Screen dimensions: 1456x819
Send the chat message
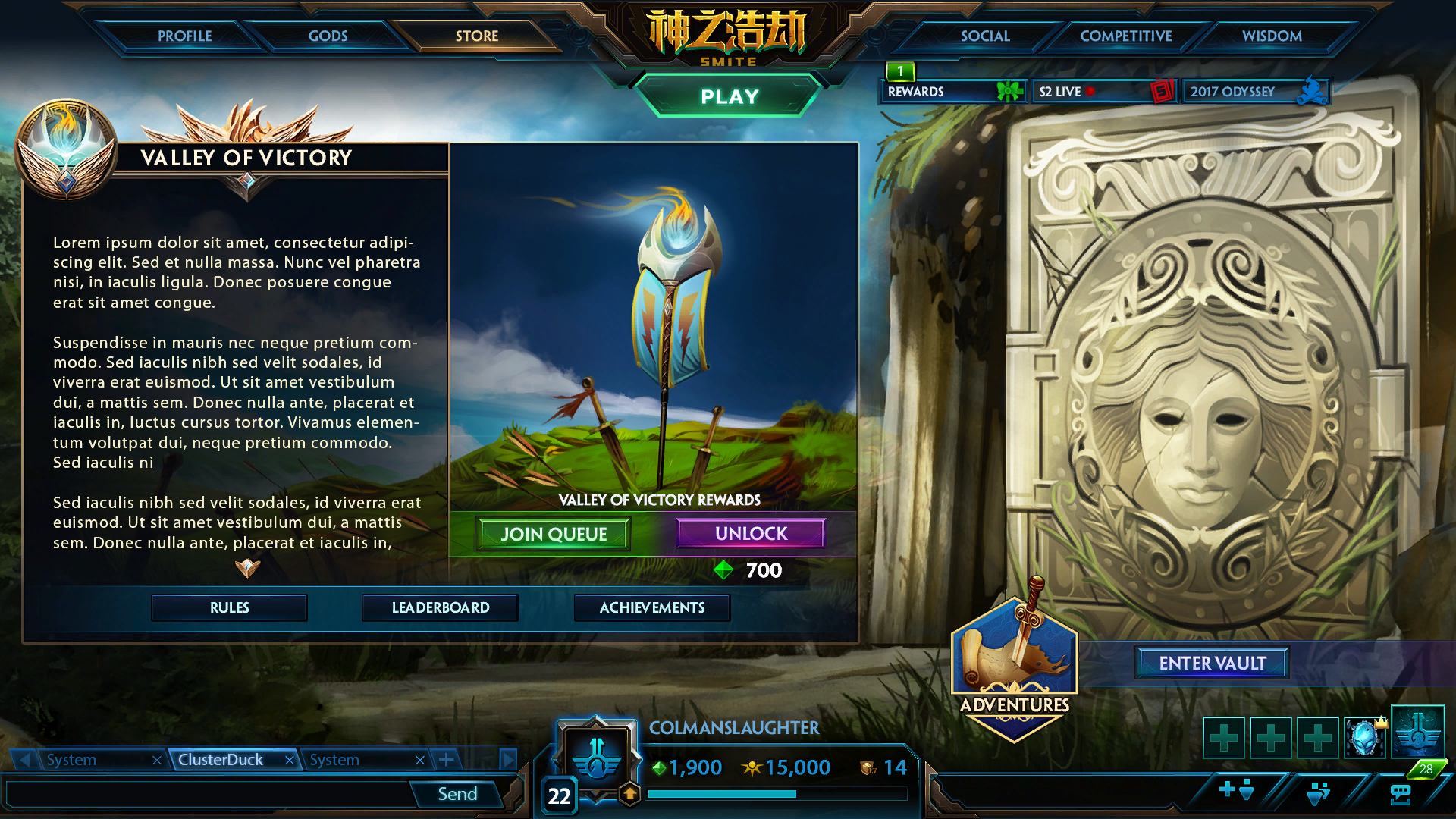pyautogui.click(x=457, y=794)
